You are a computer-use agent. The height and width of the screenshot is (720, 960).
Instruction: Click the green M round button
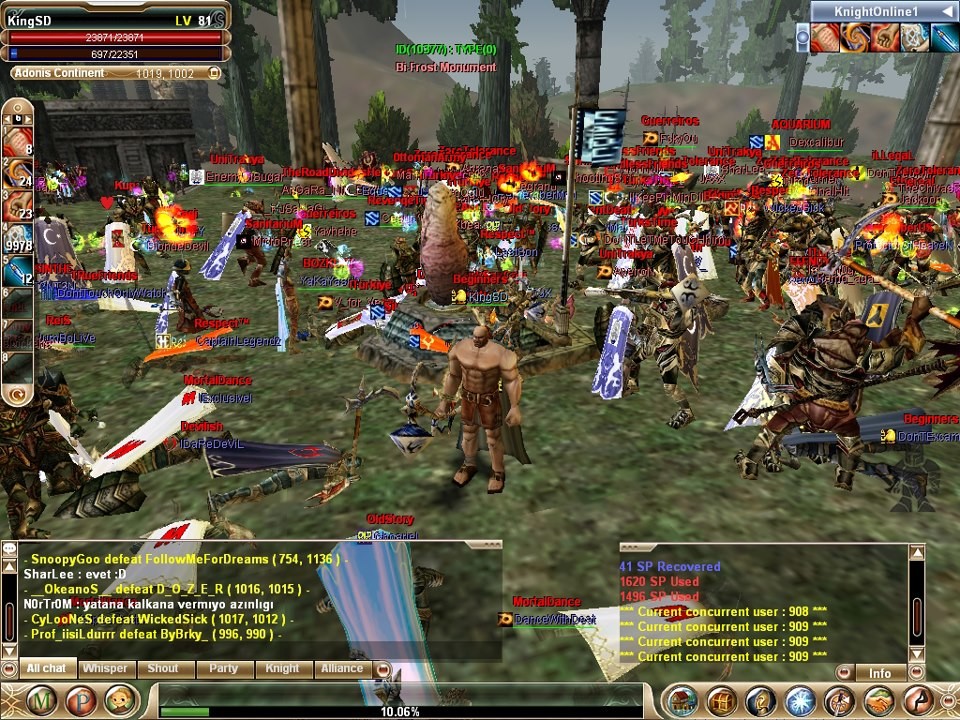tap(43, 700)
